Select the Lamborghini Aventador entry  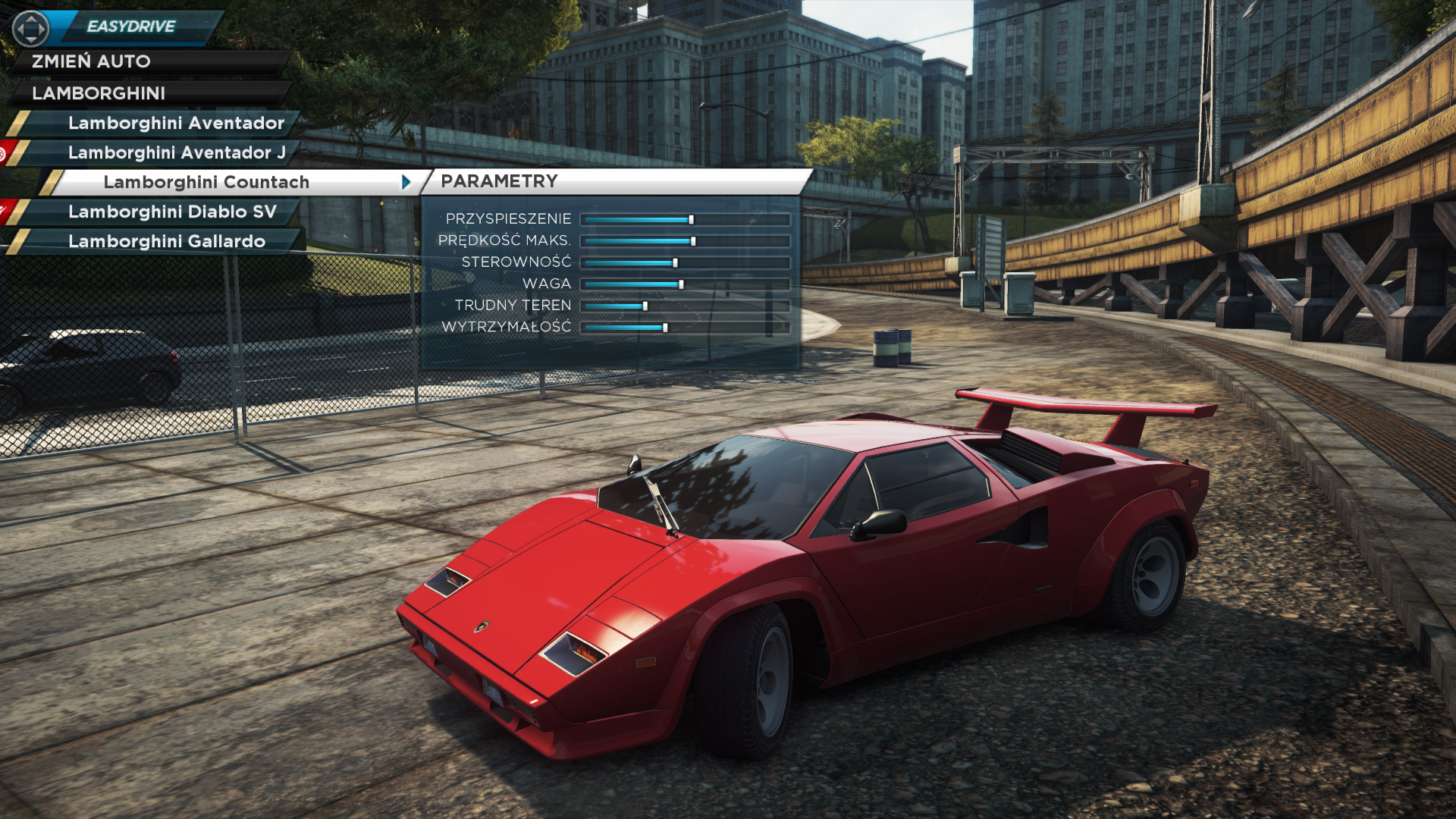[176, 123]
